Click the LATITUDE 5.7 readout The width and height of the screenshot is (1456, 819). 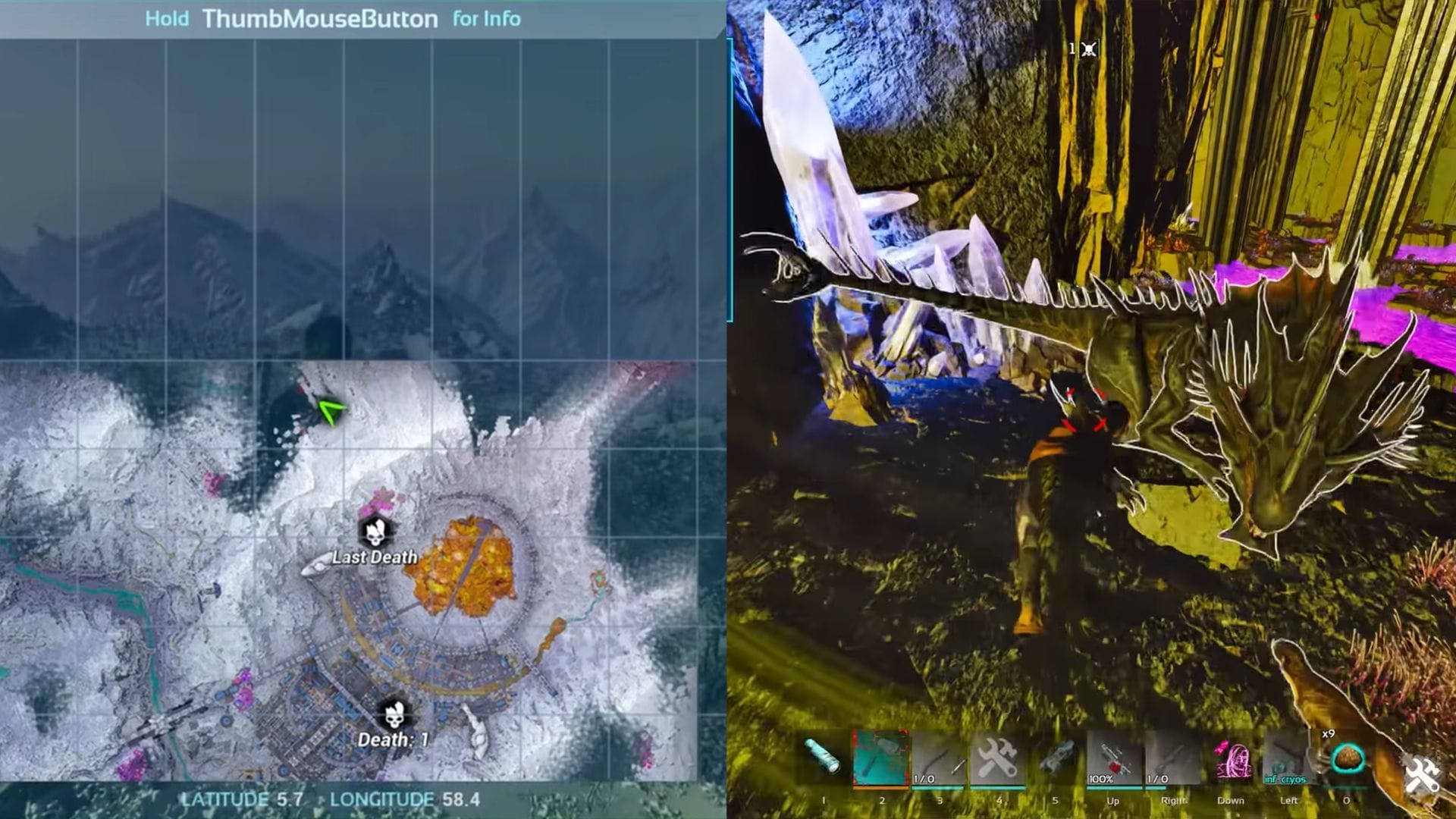coord(242,799)
